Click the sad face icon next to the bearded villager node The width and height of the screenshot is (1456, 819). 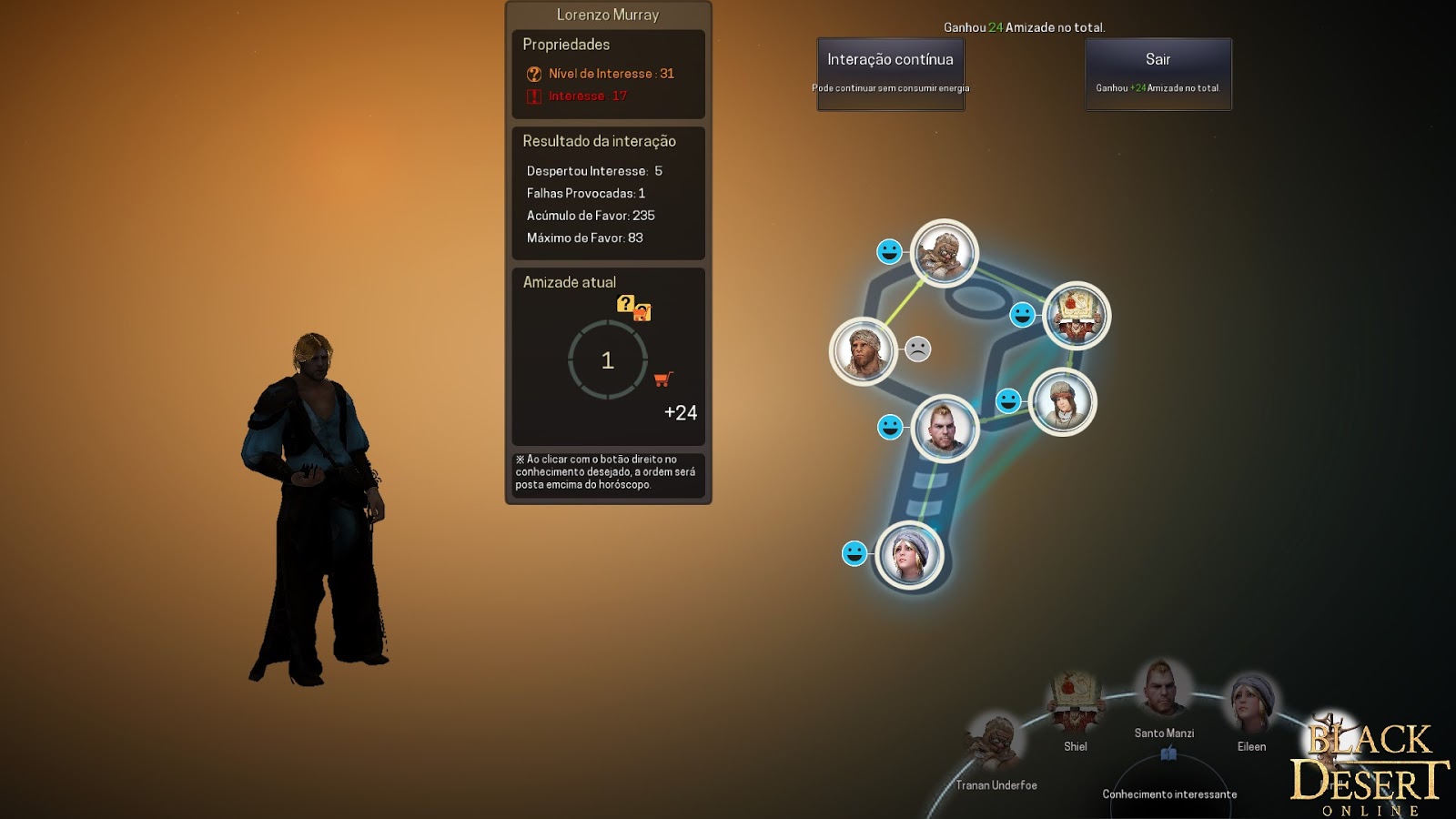coord(919,348)
